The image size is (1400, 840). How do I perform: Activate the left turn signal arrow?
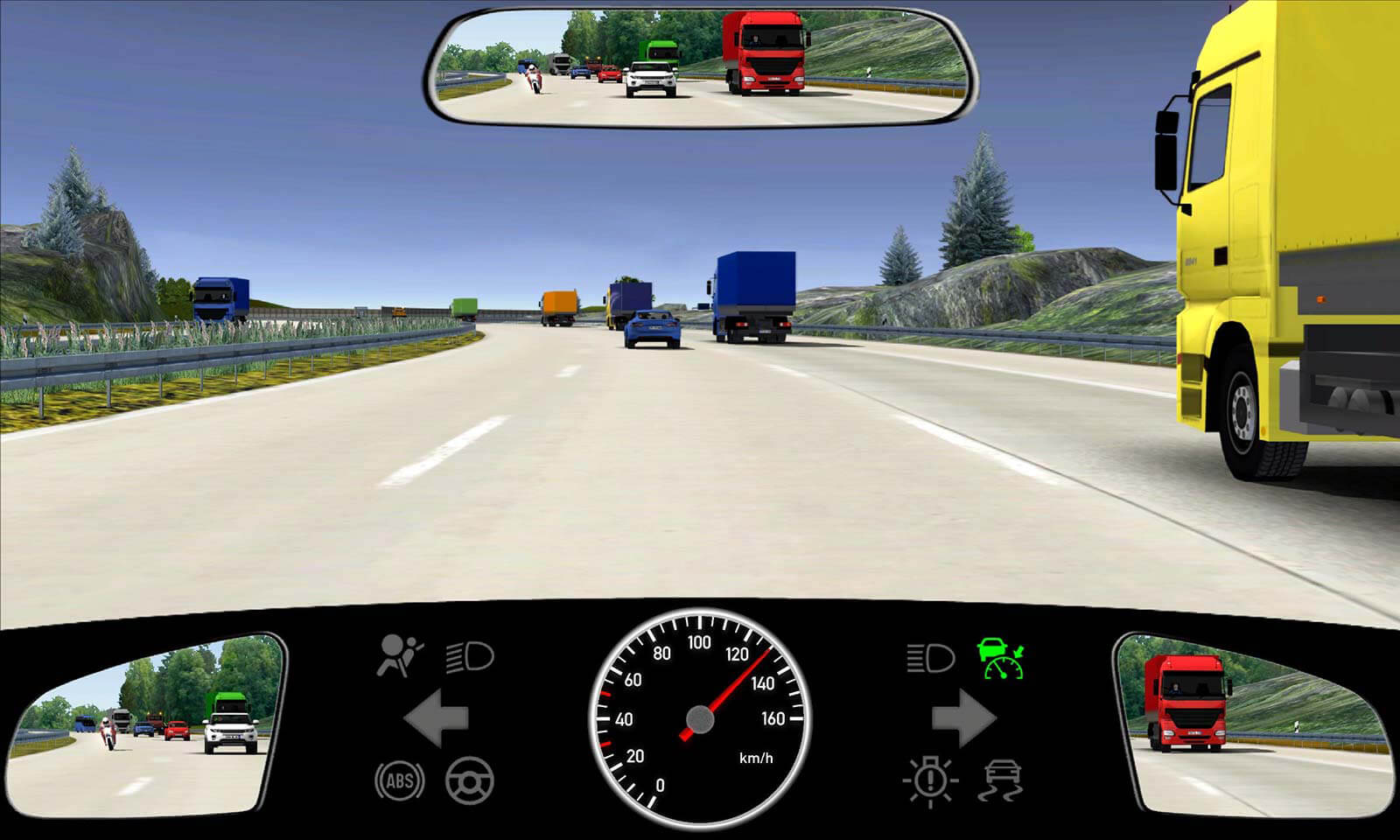click(437, 717)
